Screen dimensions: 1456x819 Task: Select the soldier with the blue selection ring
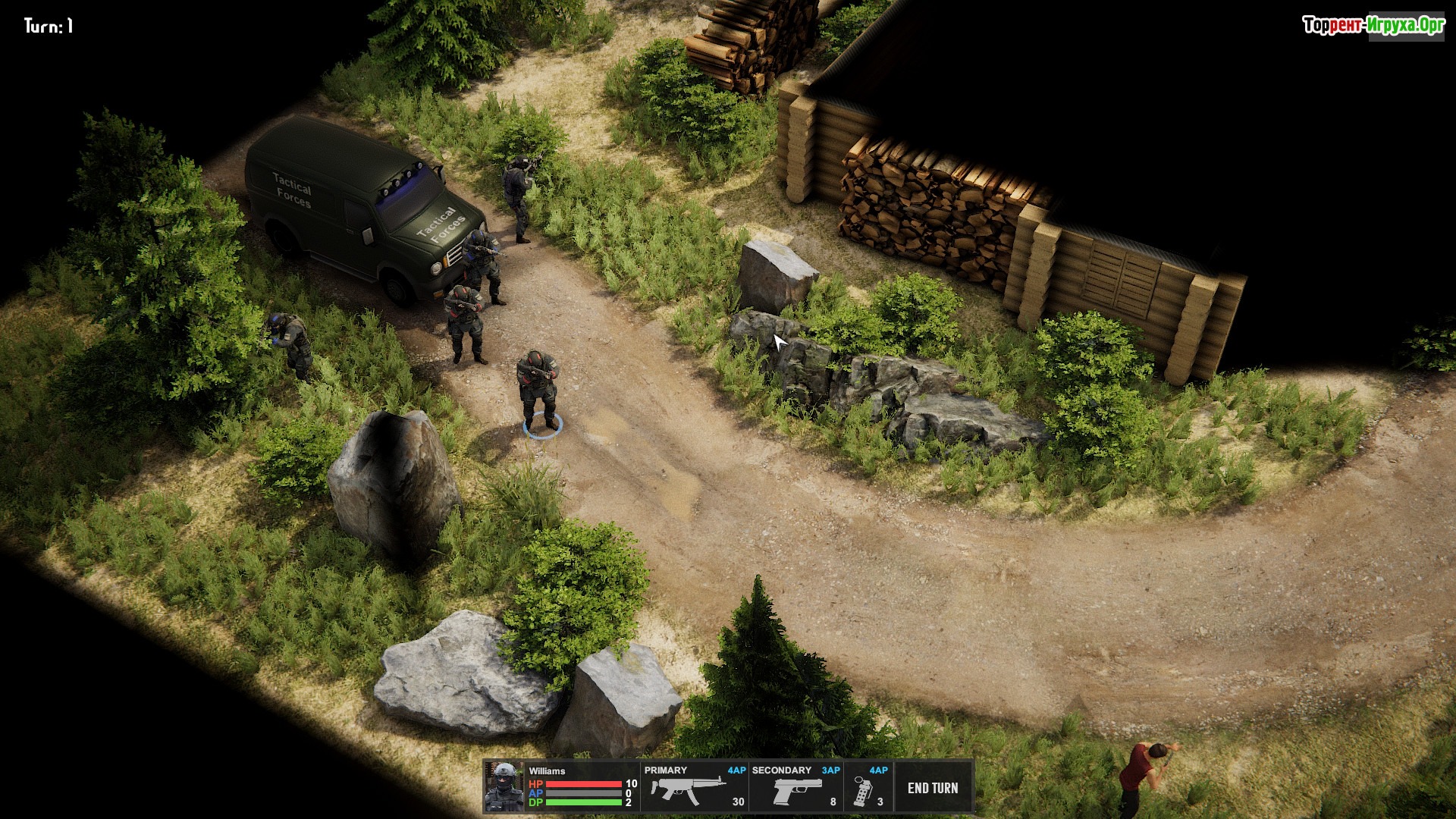538,390
